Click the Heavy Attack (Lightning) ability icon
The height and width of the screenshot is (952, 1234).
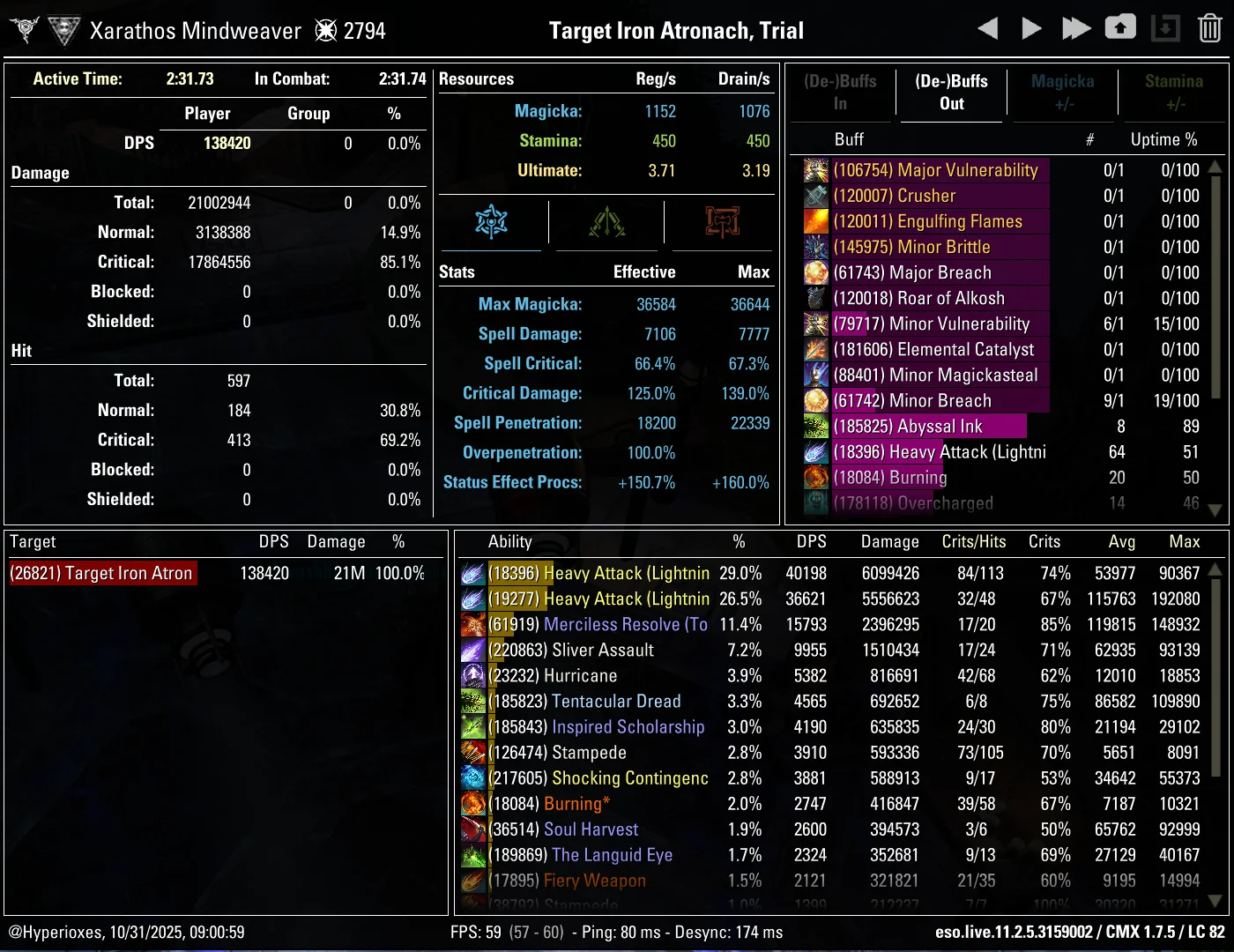tap(473, 573)
